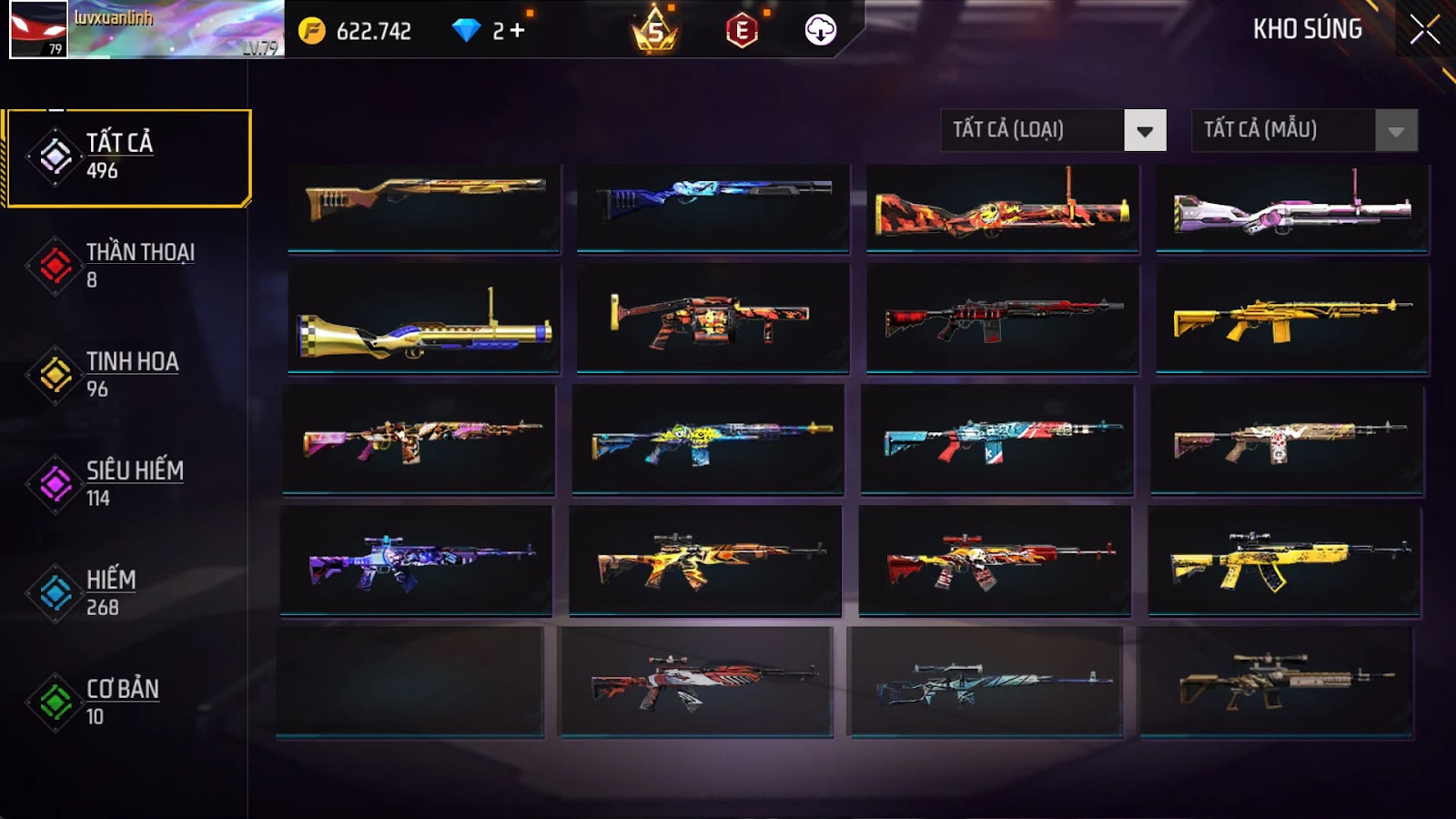Choose the all-gold assault rifle skin

point(1292,318)
